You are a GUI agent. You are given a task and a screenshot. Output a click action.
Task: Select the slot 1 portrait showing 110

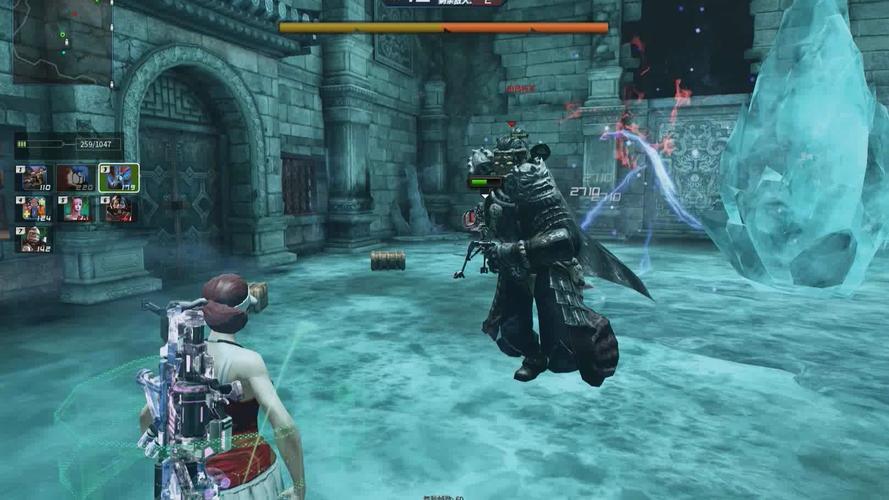coord(34,178)
